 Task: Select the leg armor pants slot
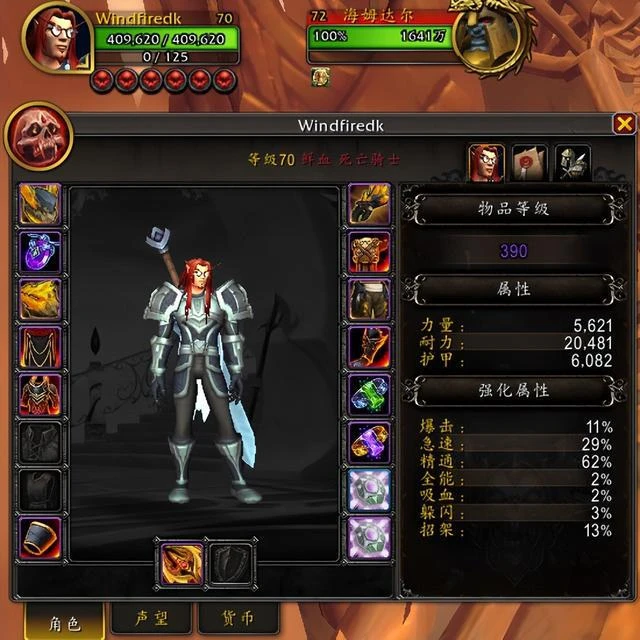(x=368, y=299)
